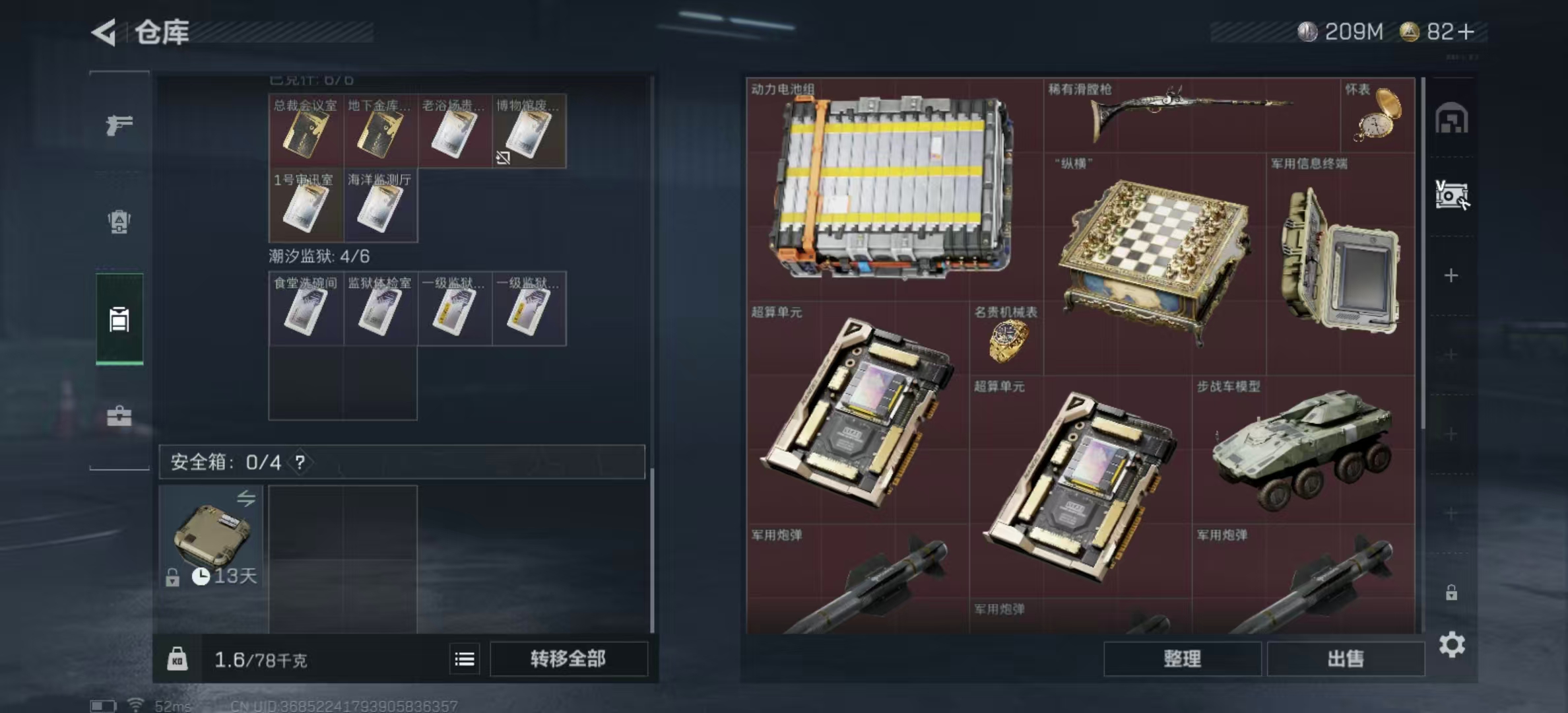The height and width of the screenshot is (713, 1568).
Task: Toggle the transfer marker on 博物馆废 key card
Action: click(x=503, y=156)
